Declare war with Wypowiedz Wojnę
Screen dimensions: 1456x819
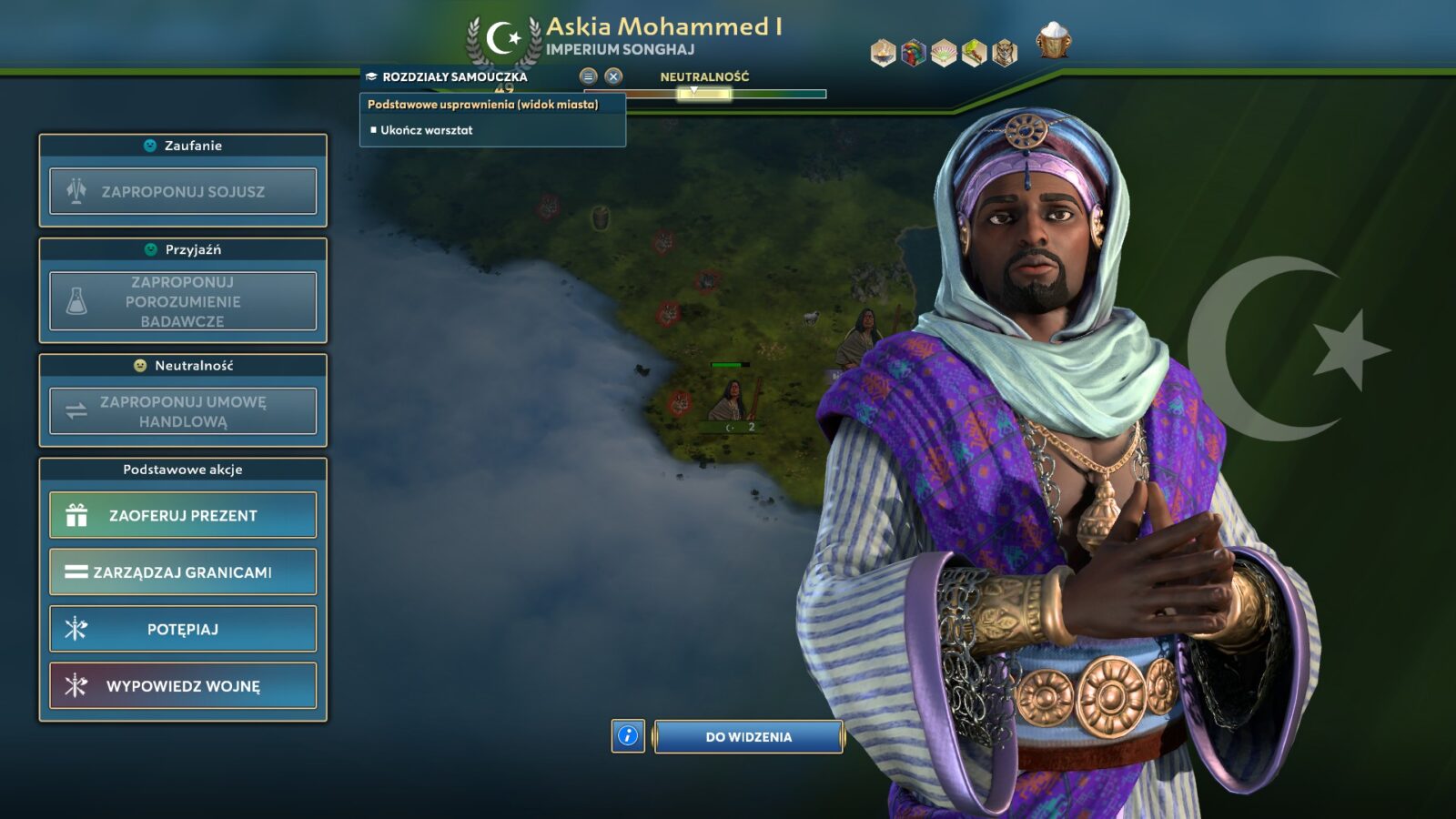pos(183,685)
